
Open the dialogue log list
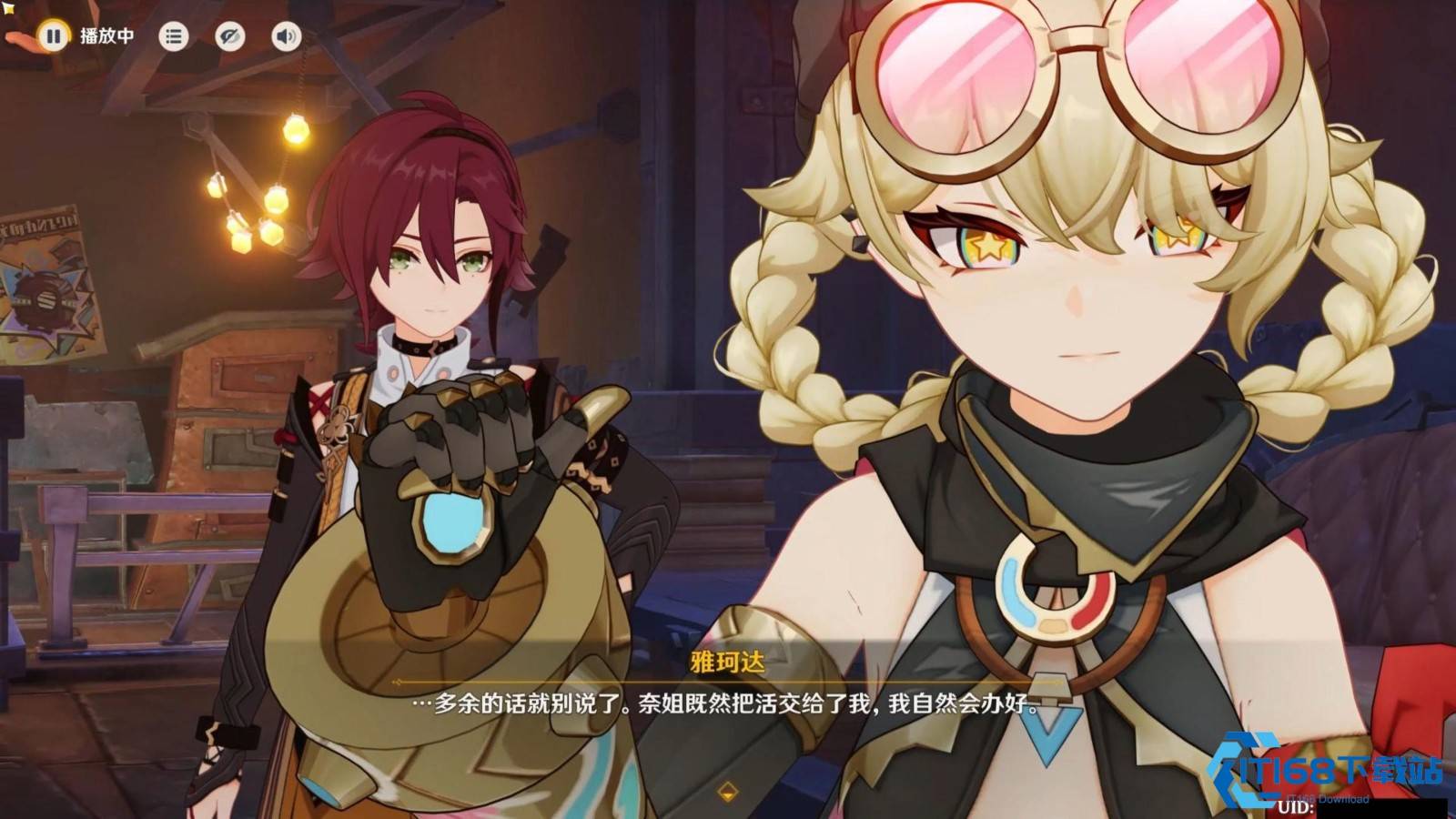[x=173, y=36]
